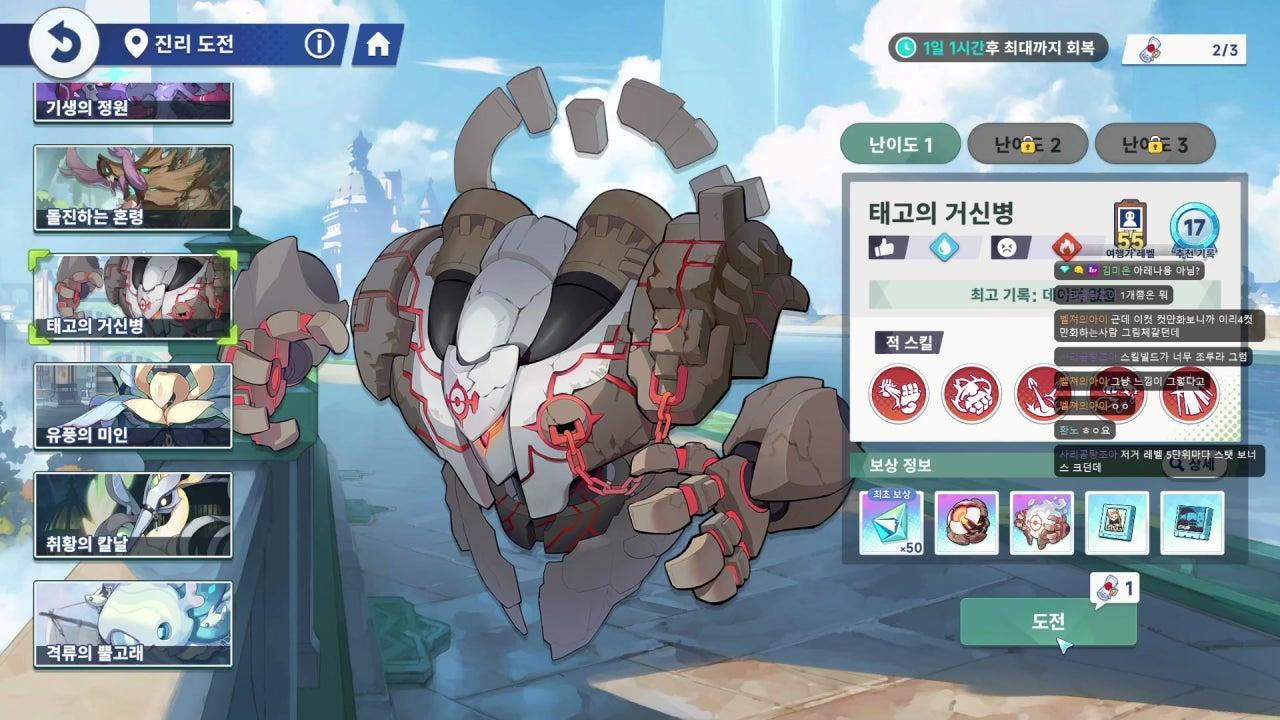Pick the 취황의 칼날 boss tile
Viewport: 1280px width, 720px height.
coord(133,514)
